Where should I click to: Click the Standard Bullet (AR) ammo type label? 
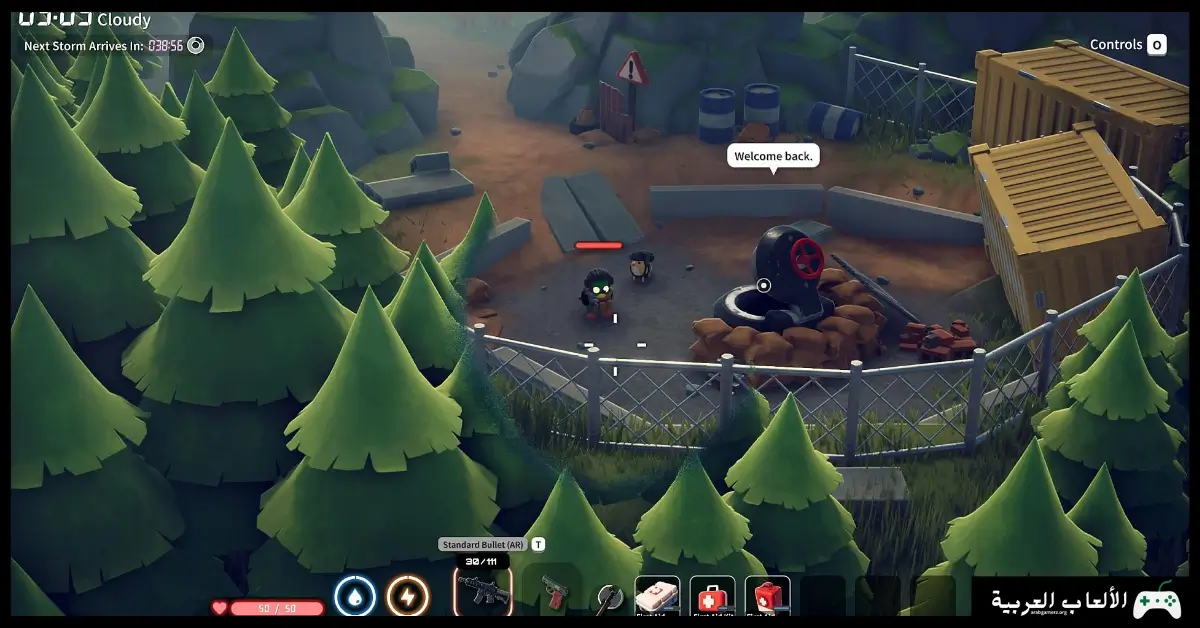(x=483, y=545)
